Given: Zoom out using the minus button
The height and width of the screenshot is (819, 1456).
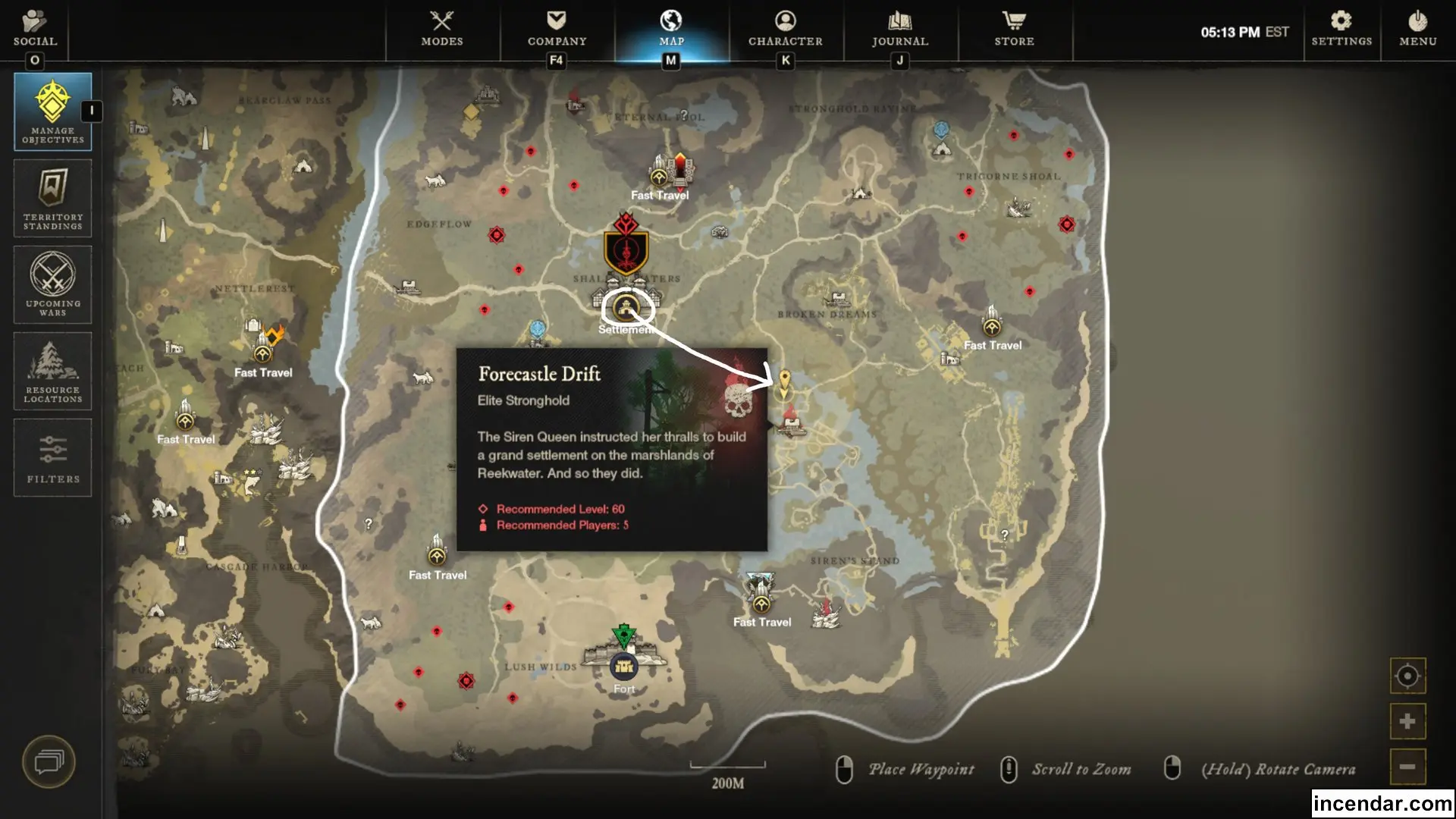Looking at the screenshot, I should [1407, 767].
